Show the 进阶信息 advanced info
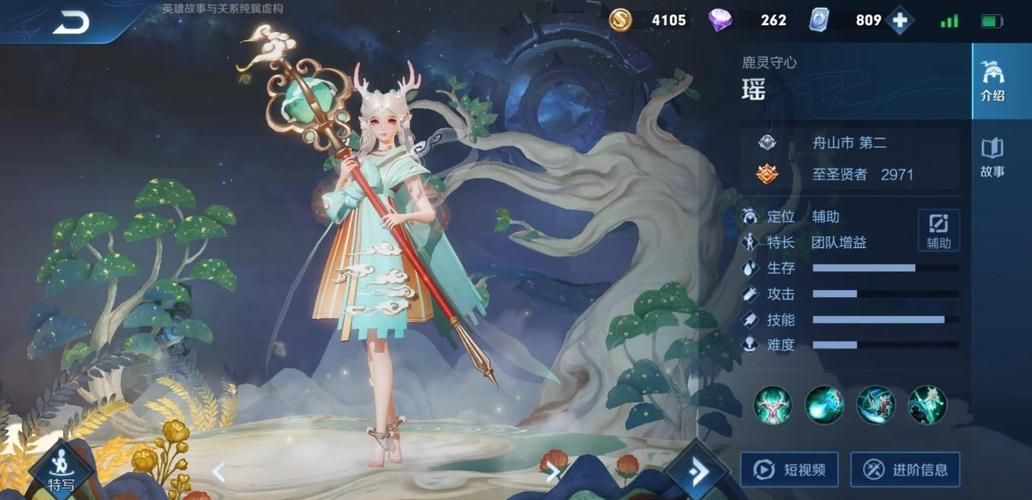The width and height of the screenshot is (1032, 500). click(905, 469)
